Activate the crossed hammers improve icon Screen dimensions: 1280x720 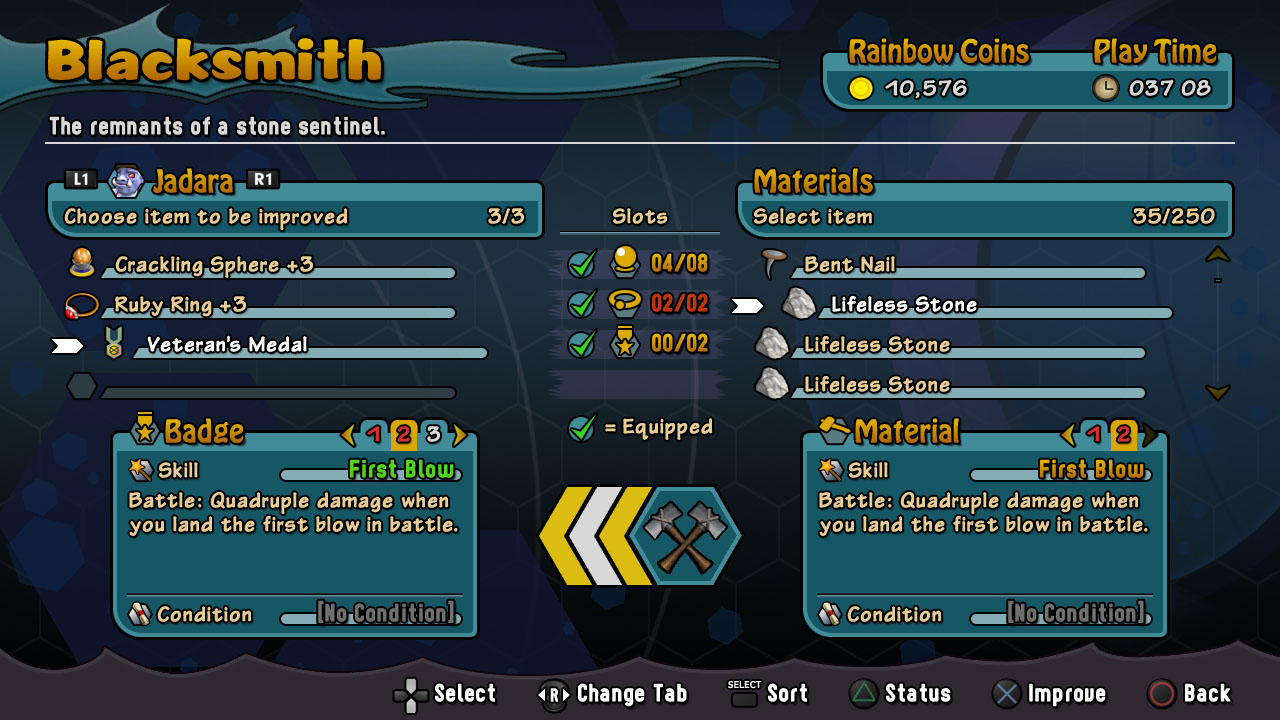[x=685, y=537]
